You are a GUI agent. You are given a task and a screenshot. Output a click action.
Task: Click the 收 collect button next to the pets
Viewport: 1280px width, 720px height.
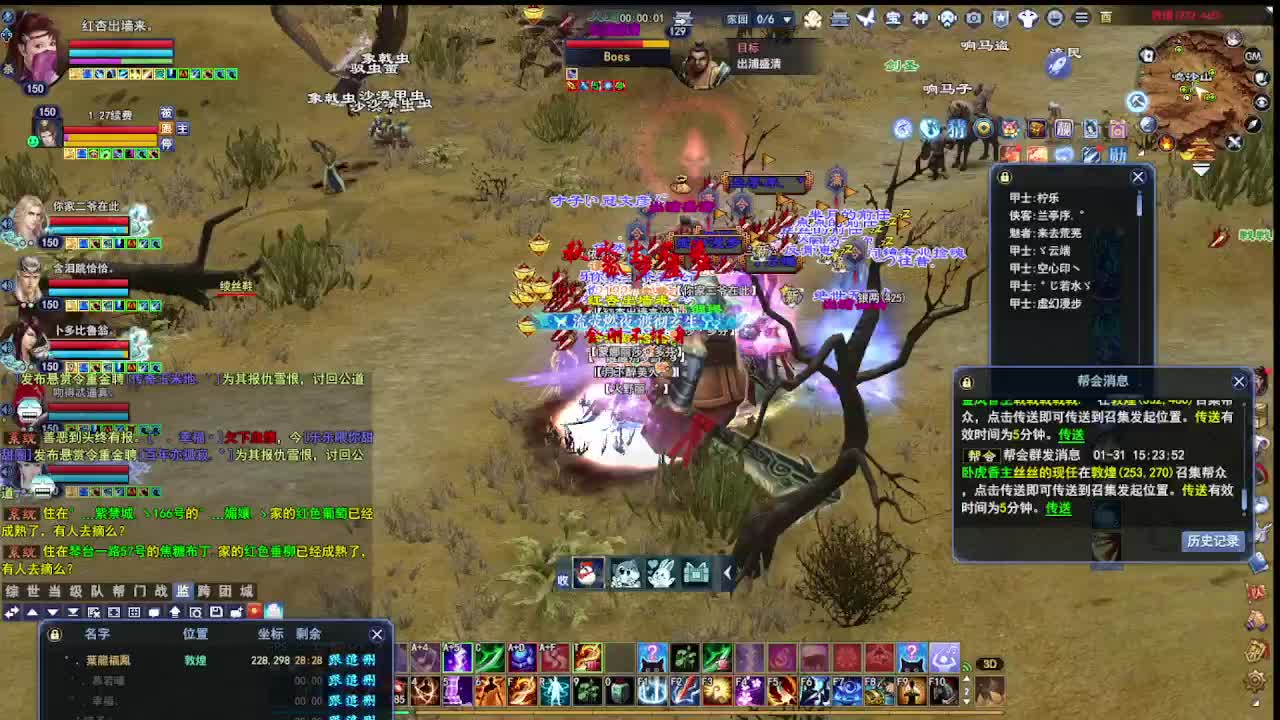[x=564, y=577]
